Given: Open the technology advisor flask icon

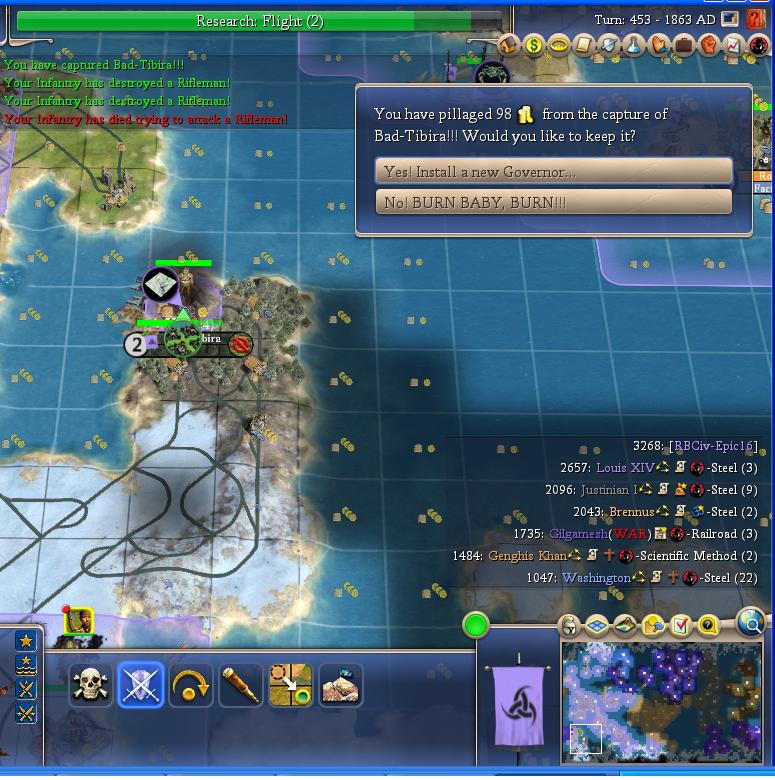Looking at the screenshot, I should pos(634,45).
